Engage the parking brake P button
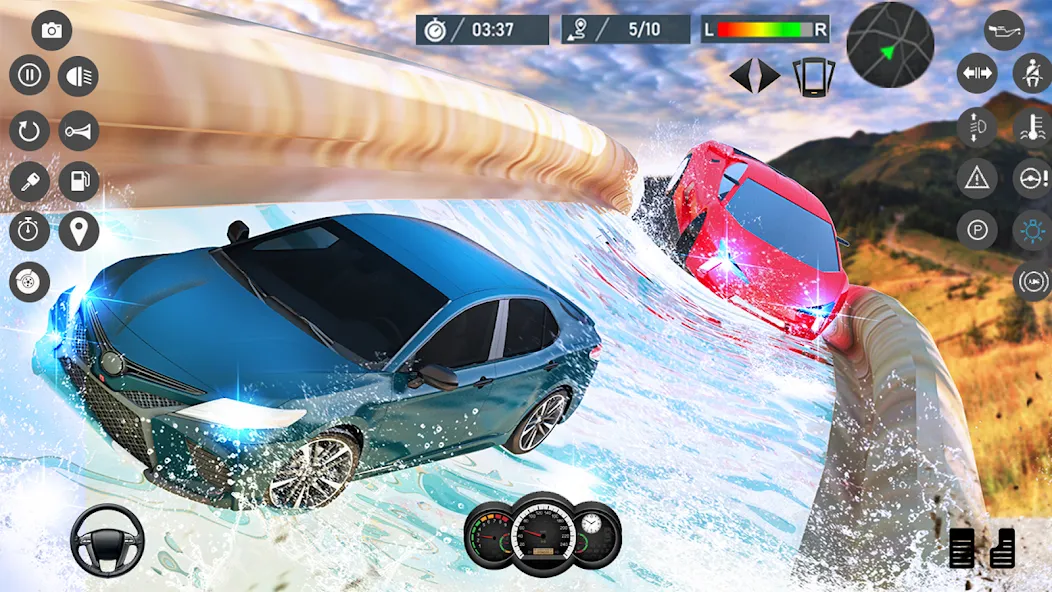The width and height of the screenshot is (1052, 592). pyautogui.click(x=977, y=230)
